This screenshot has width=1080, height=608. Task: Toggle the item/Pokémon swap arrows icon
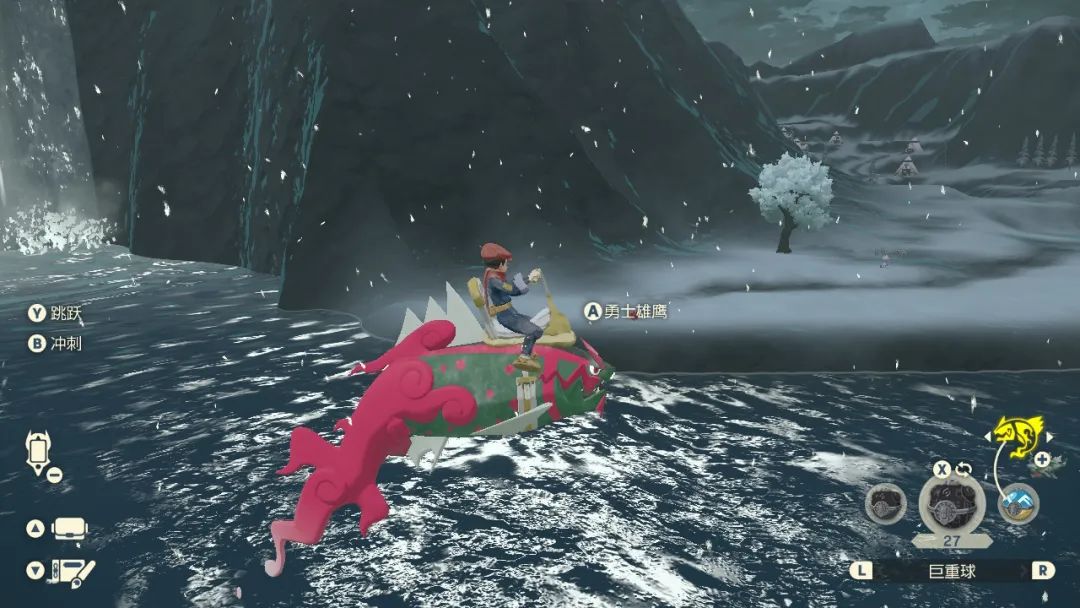966,468
